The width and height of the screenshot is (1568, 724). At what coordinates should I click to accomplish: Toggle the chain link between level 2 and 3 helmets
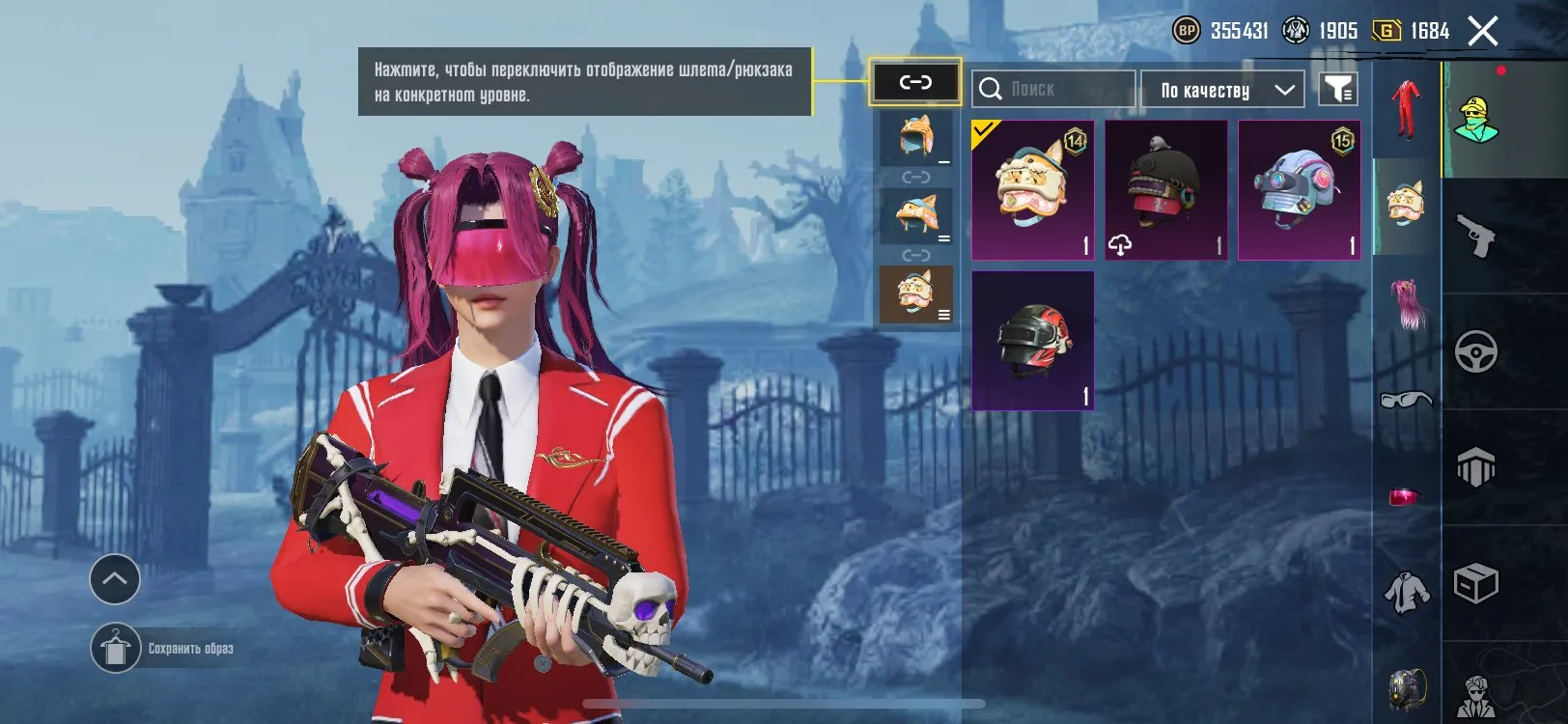915,256
